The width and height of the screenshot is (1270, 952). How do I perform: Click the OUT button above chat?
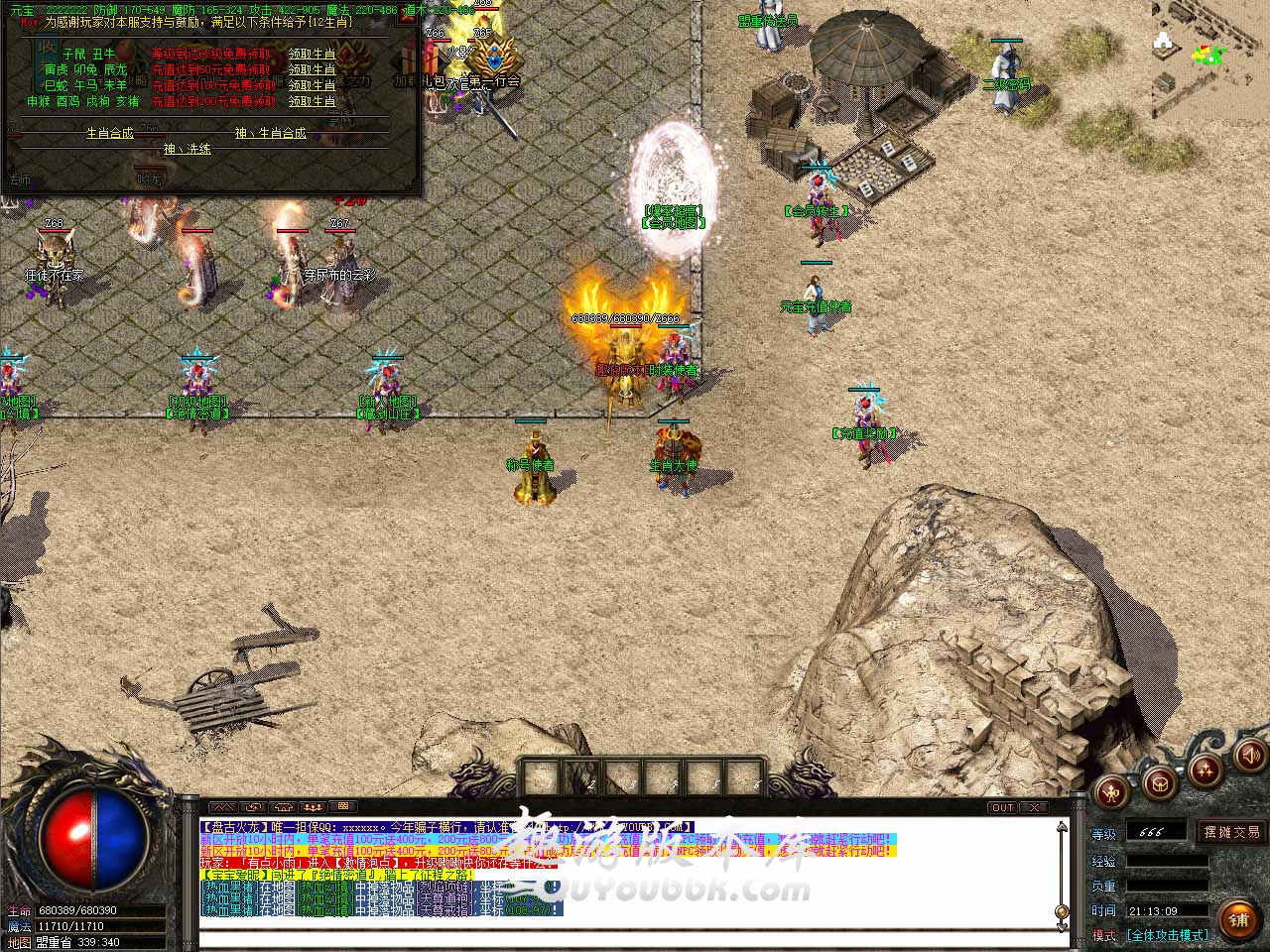(x=1002, y=807)
